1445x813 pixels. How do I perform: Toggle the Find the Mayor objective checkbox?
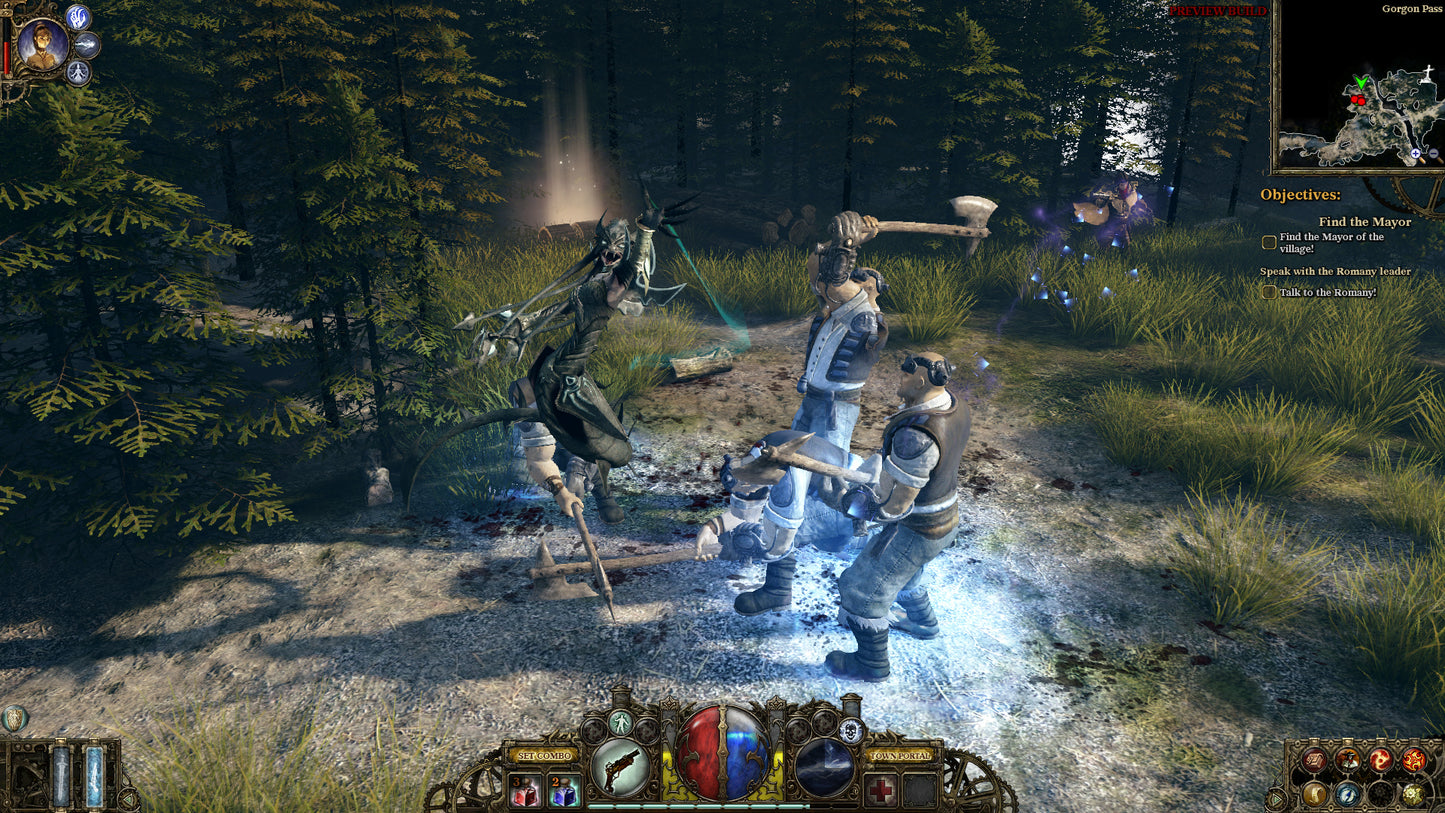click(1269, 242)
